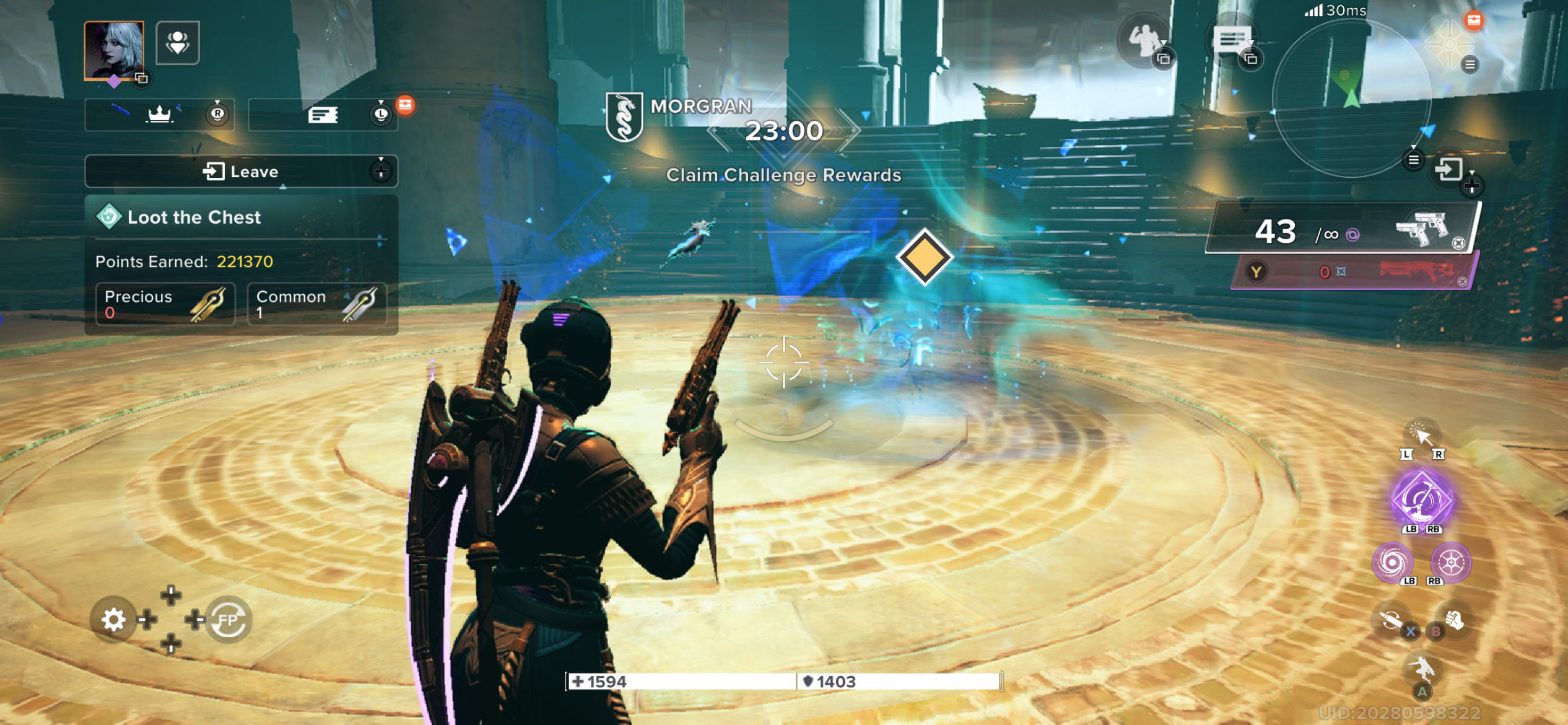Open the compass star menu icon
1568x725 pixels.
tap(1449, 45)
